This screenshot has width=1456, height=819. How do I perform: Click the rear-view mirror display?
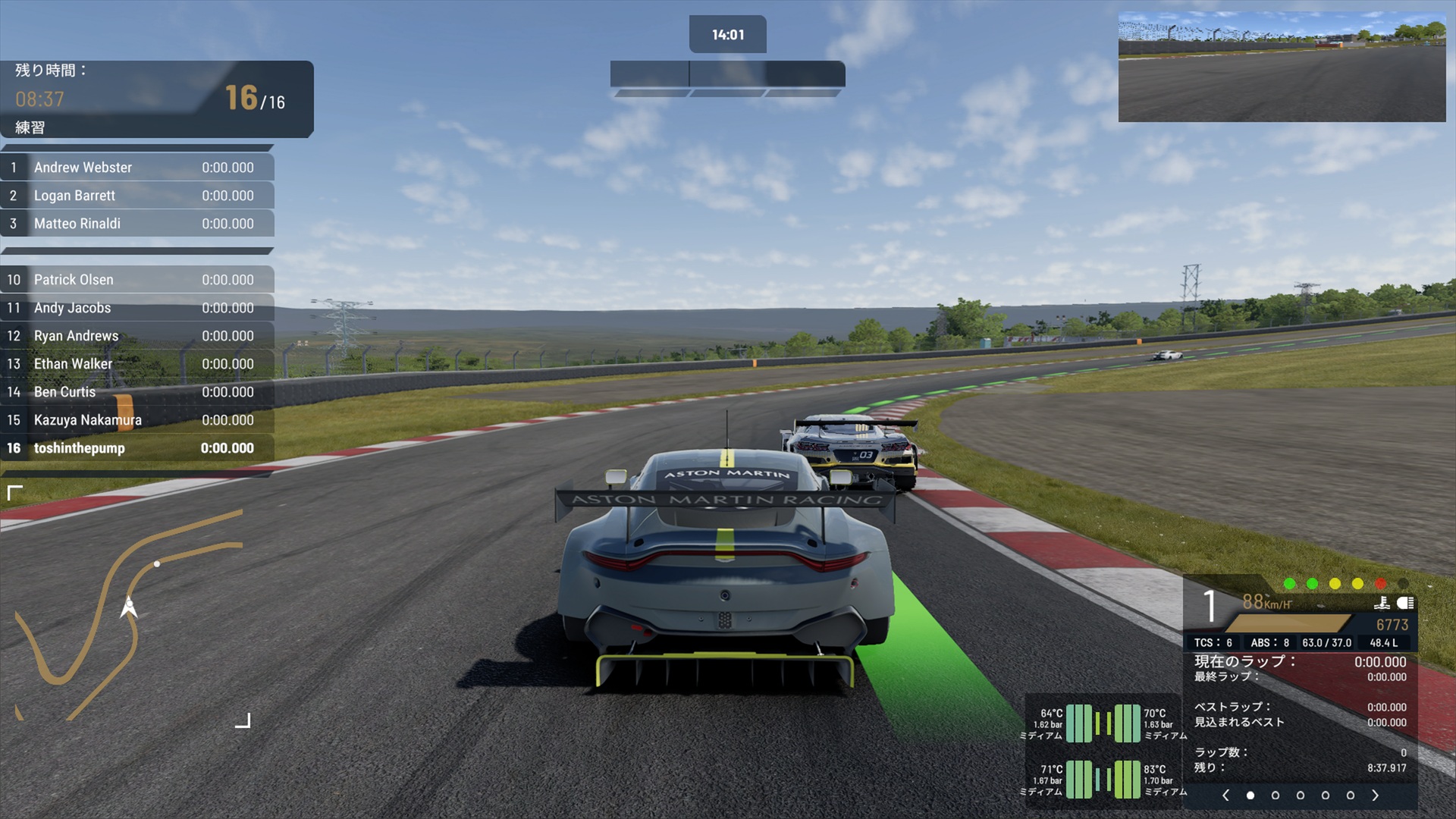tap(1282, 67)
